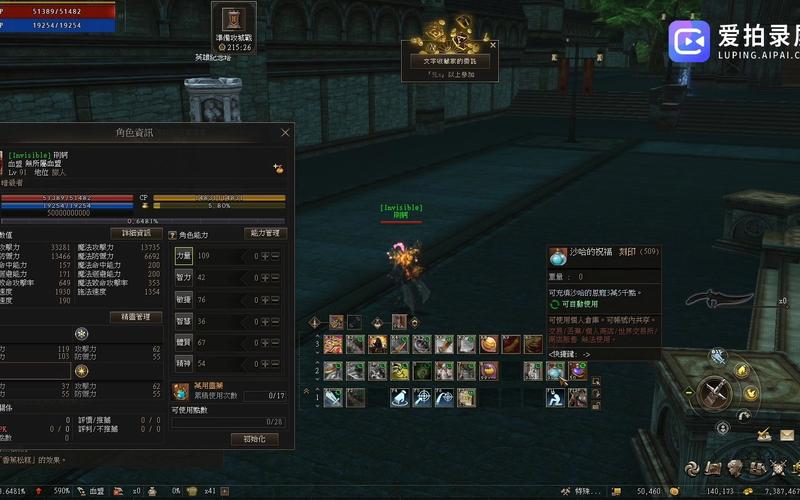Use the blue potion hotbar slot
The image size is (800, 500).
click(555, 371)
